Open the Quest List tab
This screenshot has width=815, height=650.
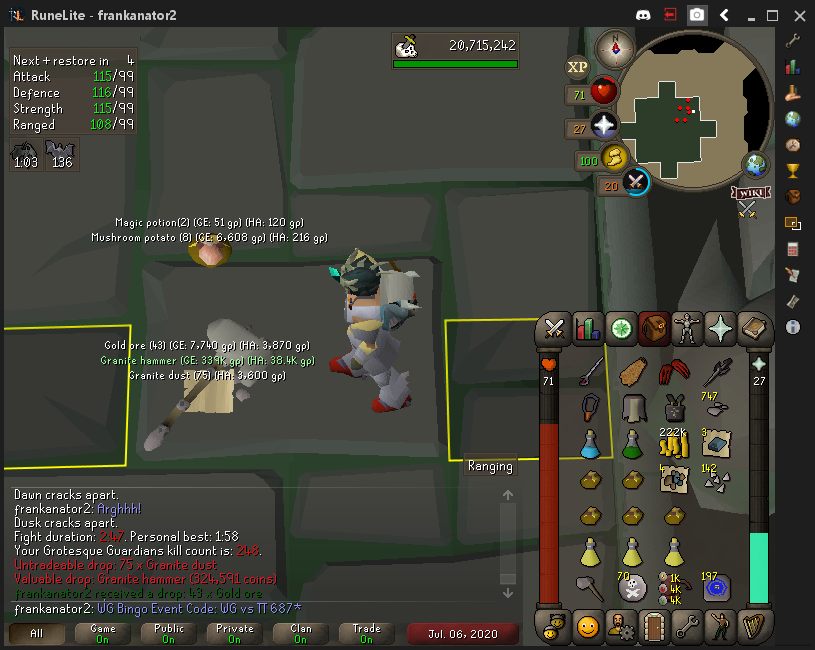click(621, 327)
